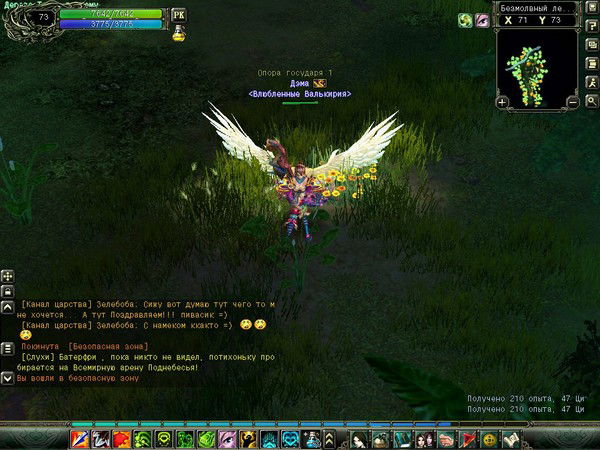Open the emoticon smiley hotbar button
This screenshot has width=600, height=450.
(x=490, y=439)
